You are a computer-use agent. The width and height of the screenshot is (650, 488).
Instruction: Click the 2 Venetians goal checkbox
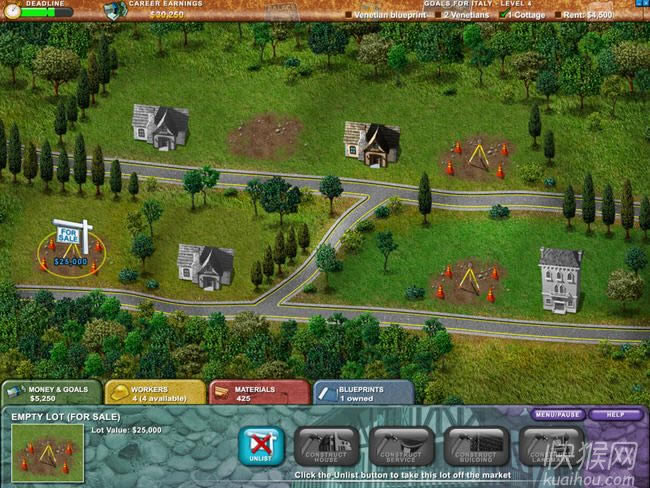point(439,15)
